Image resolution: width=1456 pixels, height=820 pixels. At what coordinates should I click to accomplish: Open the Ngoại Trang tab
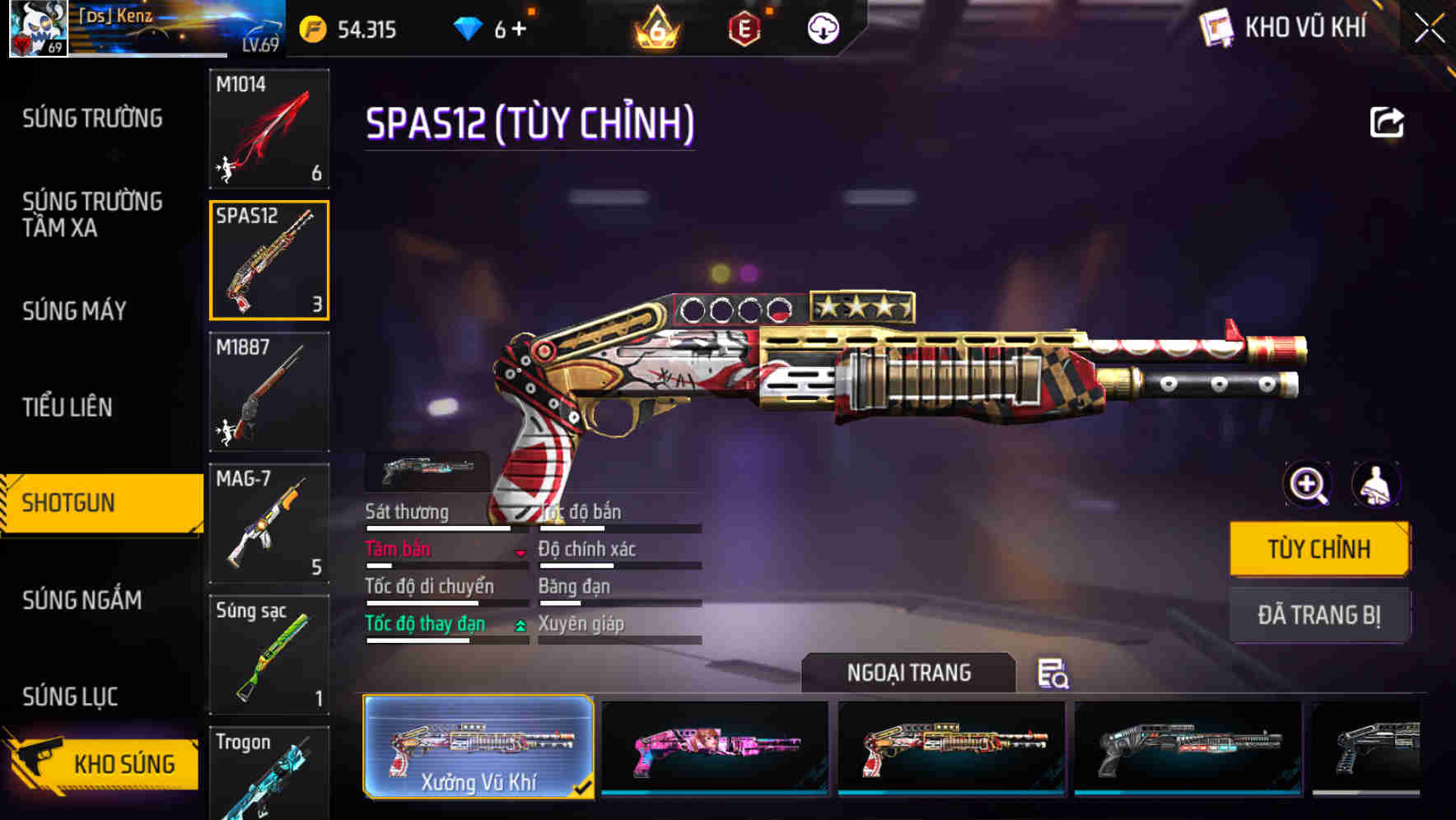908,673
